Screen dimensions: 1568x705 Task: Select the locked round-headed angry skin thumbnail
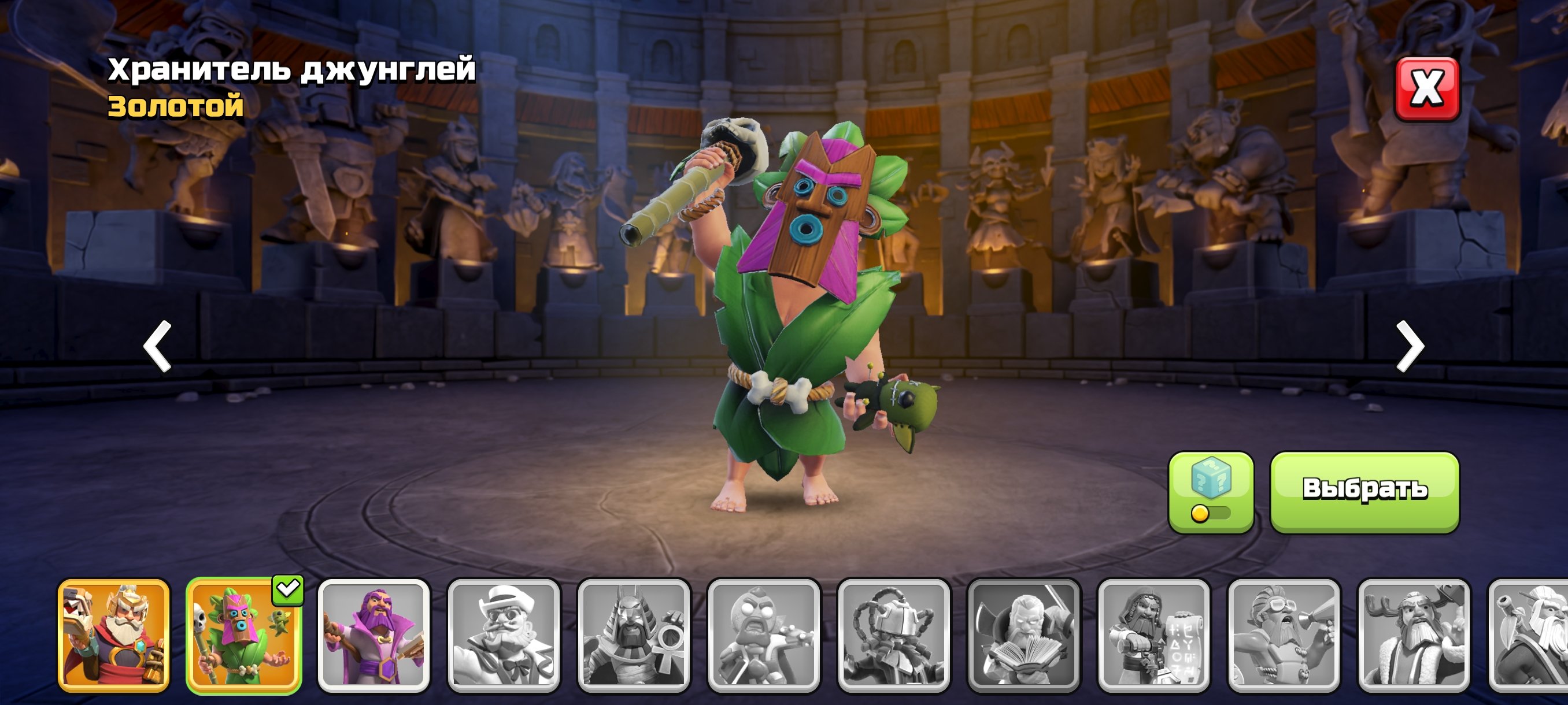(x=763, y=636)
